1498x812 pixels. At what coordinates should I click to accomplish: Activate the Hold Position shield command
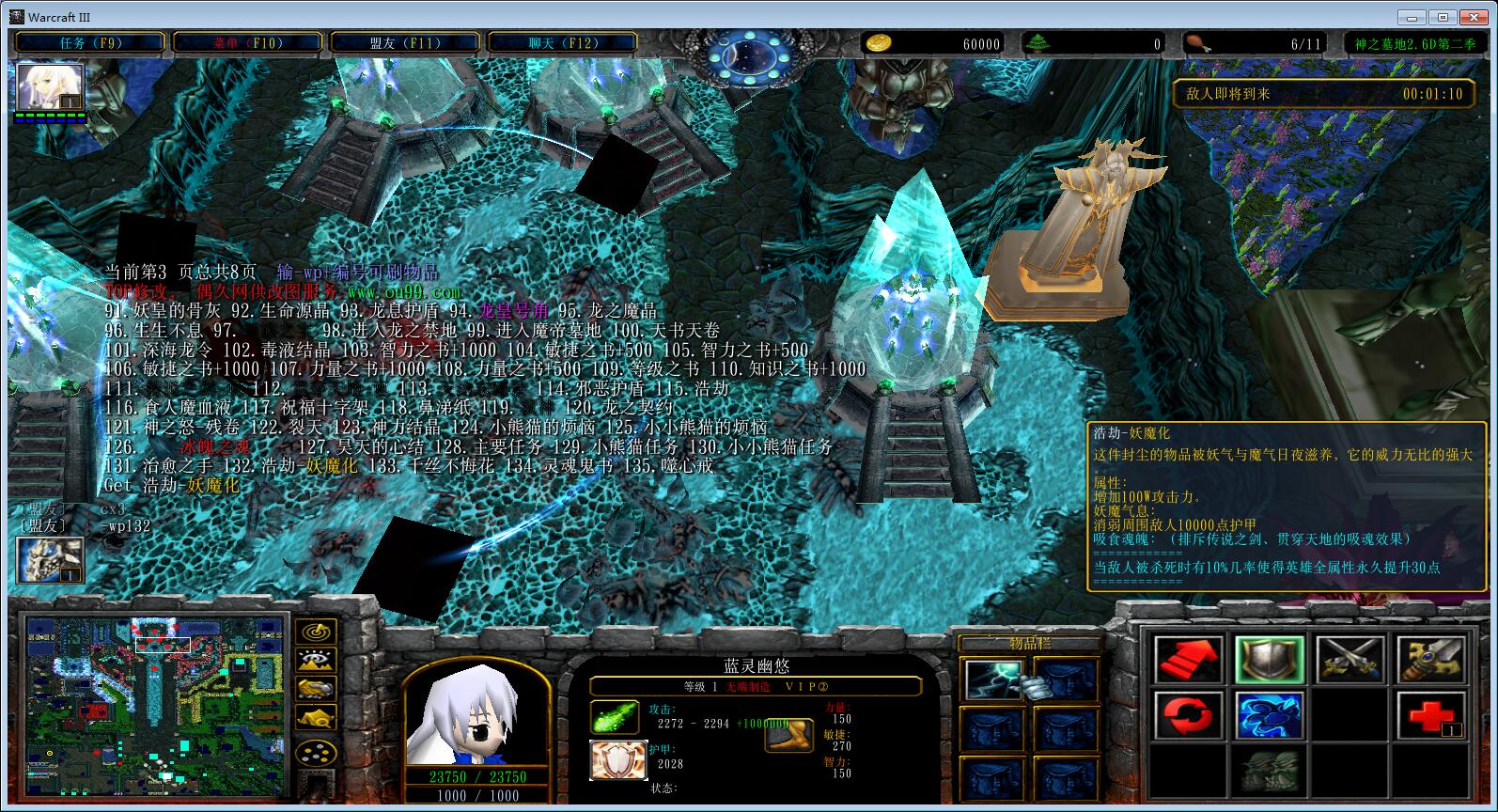[1269, 660]
